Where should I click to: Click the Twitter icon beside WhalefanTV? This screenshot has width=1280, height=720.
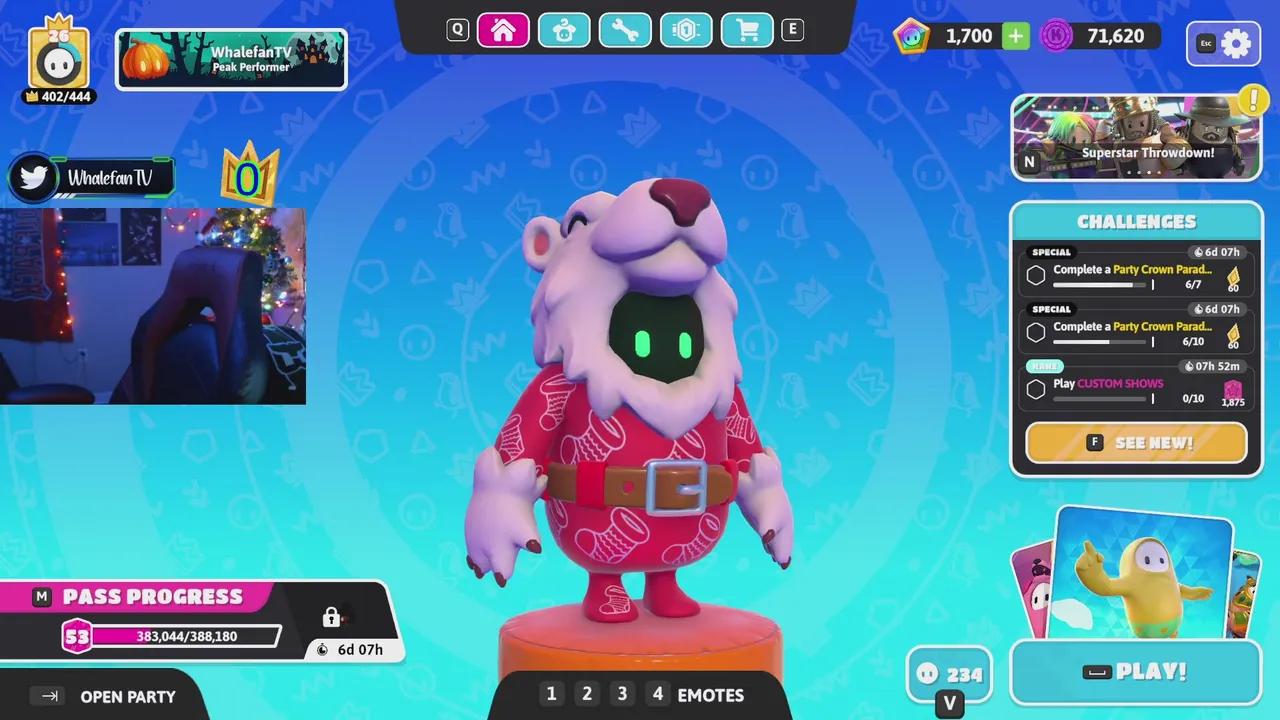click(33, 177)
